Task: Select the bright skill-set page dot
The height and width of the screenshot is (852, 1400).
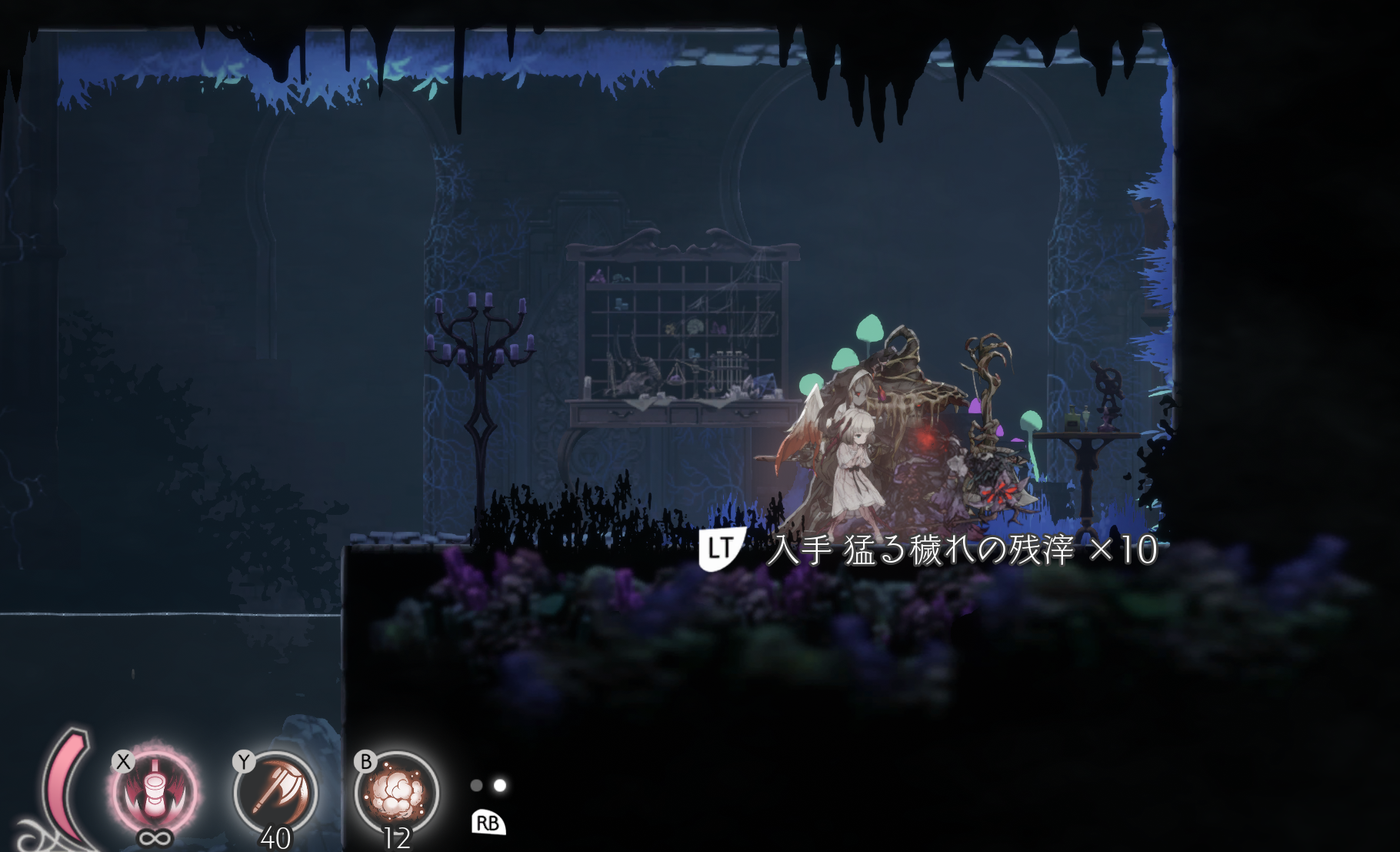Action: click(500, 785)
